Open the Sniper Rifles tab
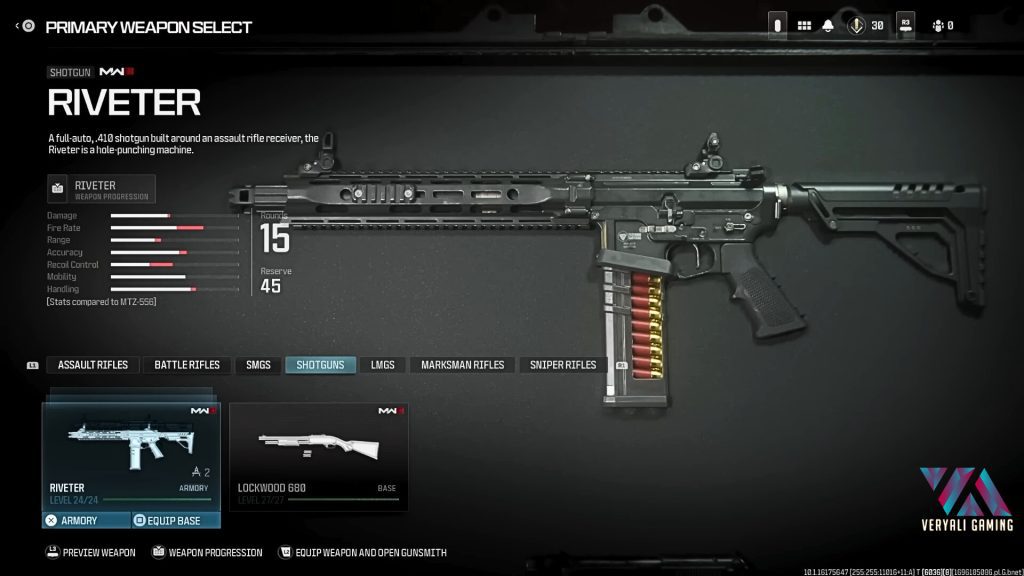 tap(563, 365)
